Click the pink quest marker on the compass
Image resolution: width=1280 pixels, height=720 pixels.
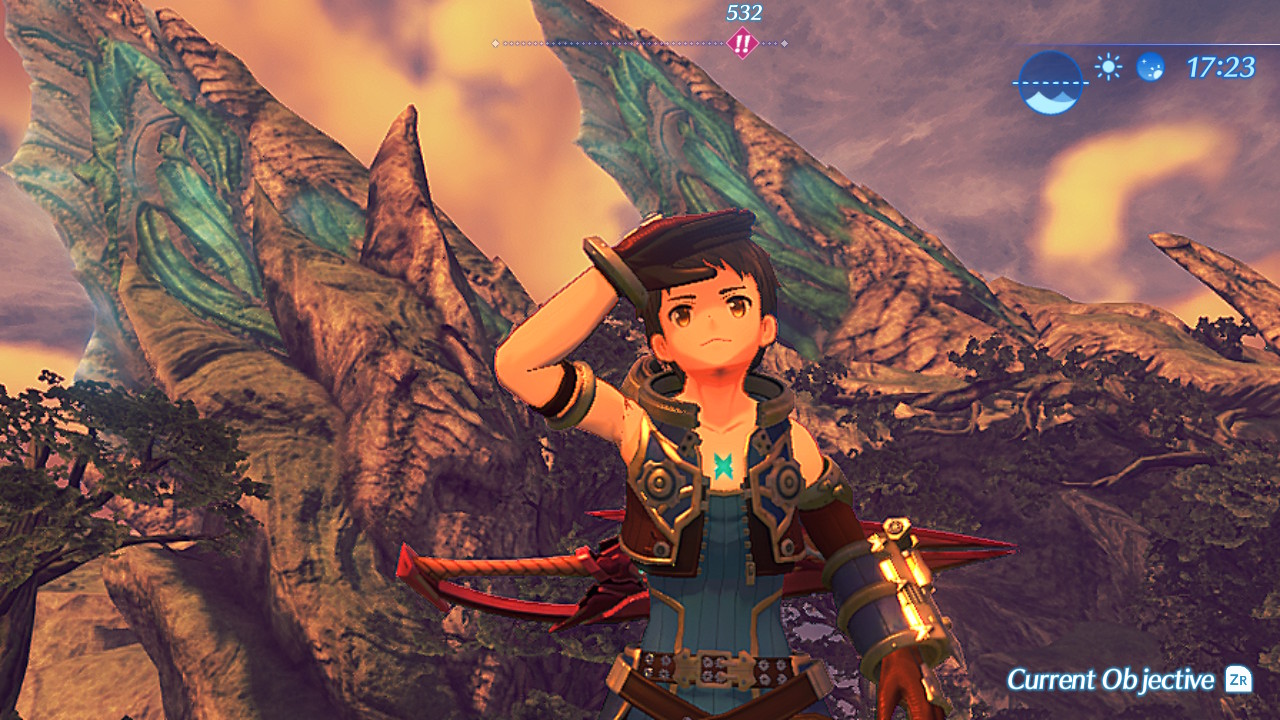click(x=742, y=44)
